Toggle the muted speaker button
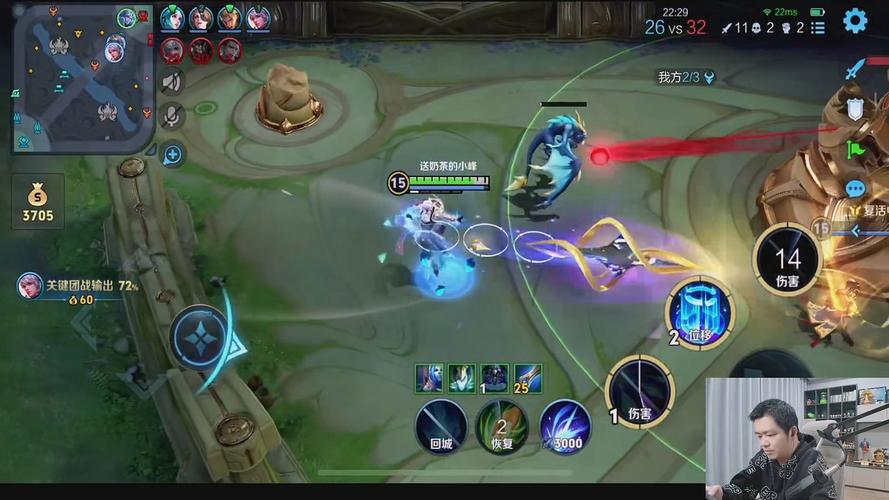 pos(172,82)
